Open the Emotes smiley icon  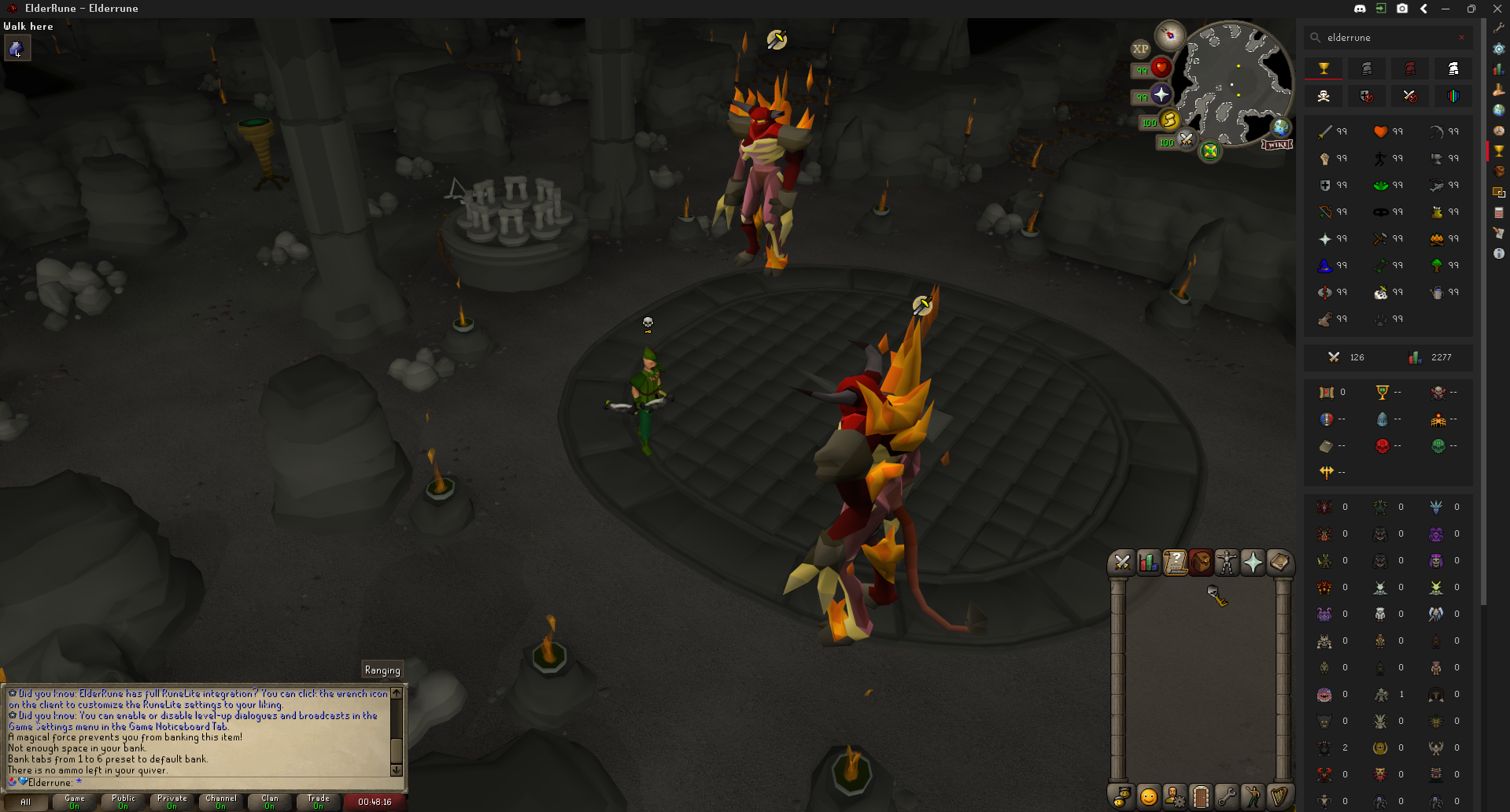coord(1147,796)
